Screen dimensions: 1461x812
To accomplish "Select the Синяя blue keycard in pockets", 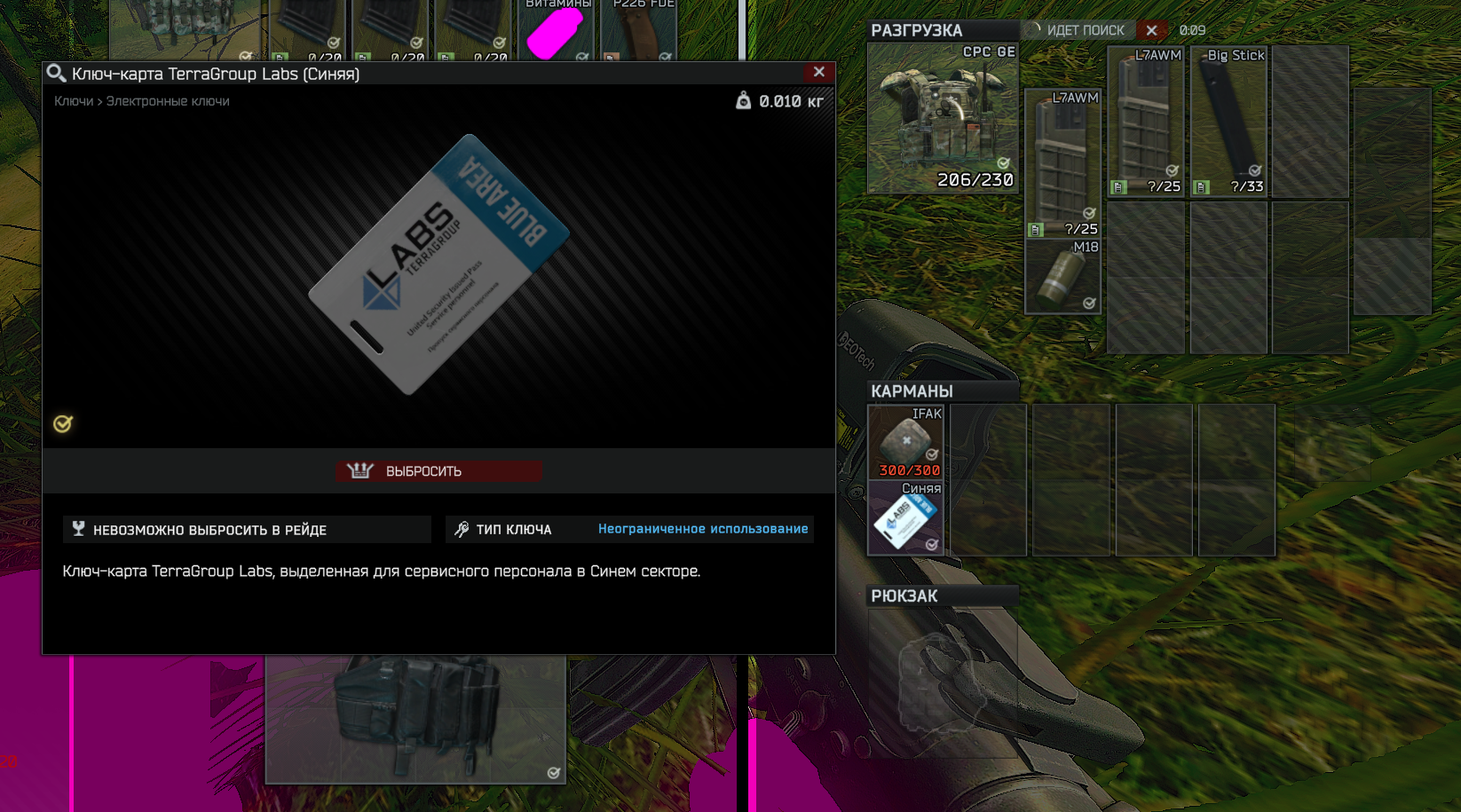I will point(905,518).
